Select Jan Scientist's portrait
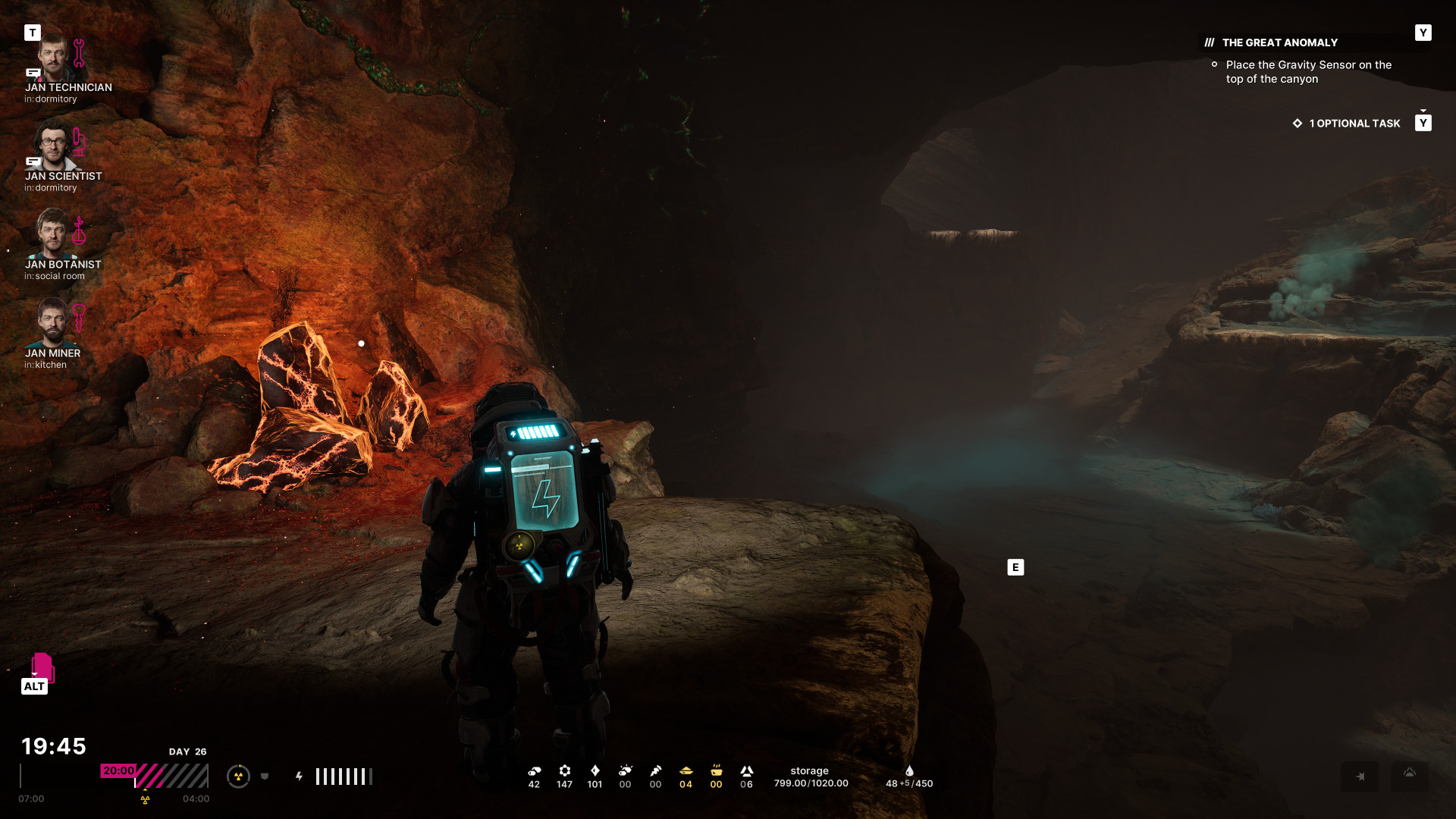 pyautogui.click(x=52, y=146)
